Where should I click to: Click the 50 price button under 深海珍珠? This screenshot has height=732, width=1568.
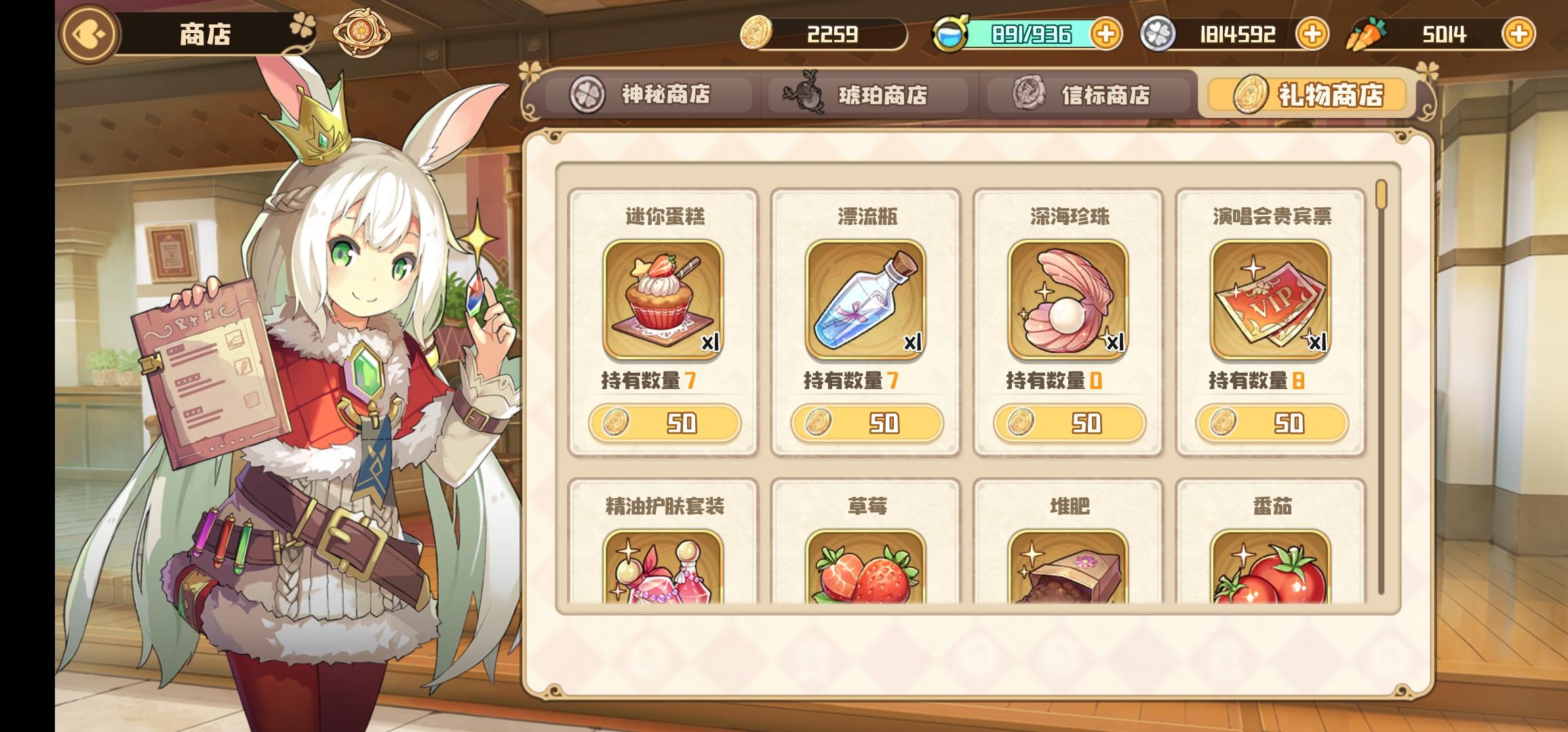point(1070,424)
